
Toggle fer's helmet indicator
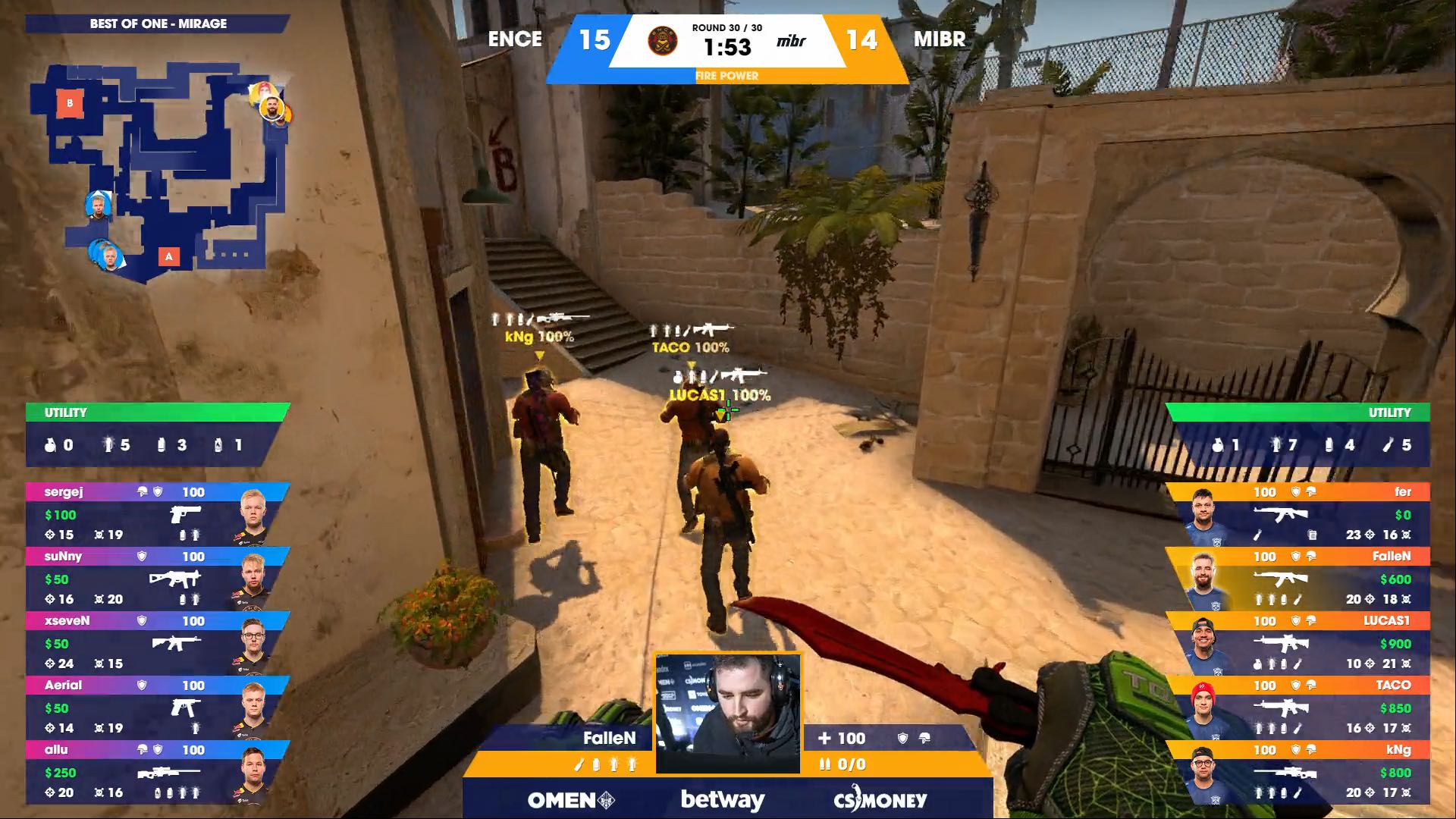coord(1311,491)
